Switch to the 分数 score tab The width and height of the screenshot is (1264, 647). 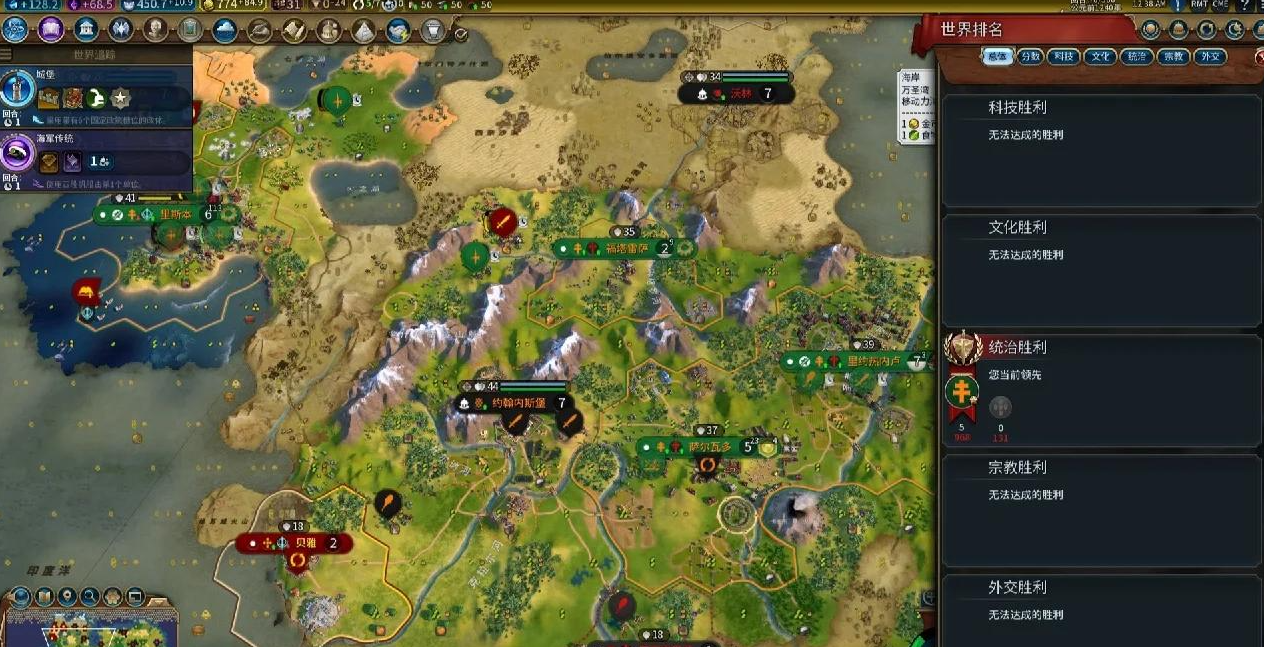[1030, 57]
